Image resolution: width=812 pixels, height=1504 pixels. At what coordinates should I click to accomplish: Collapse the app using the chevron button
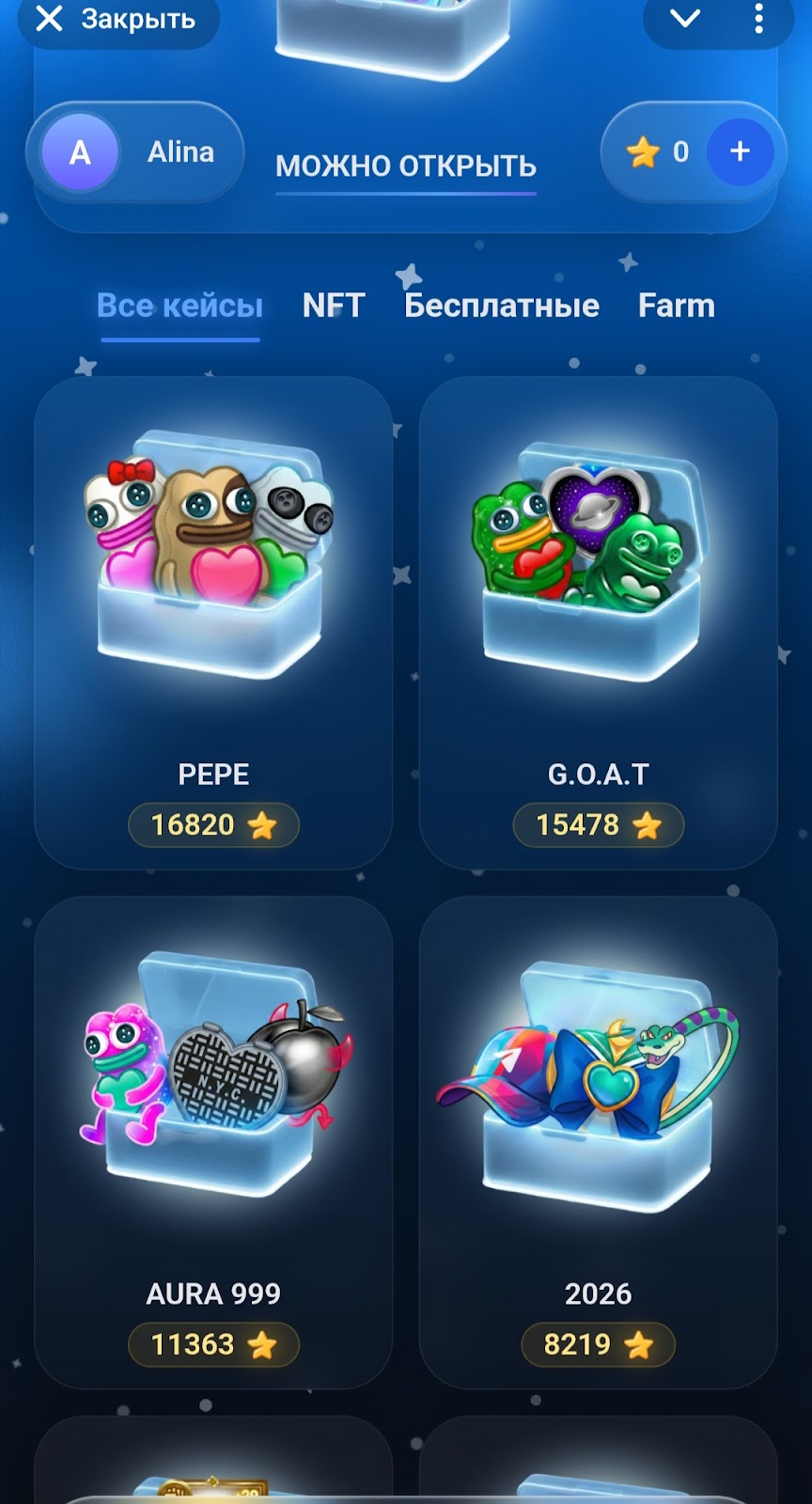tap(685, 19)
